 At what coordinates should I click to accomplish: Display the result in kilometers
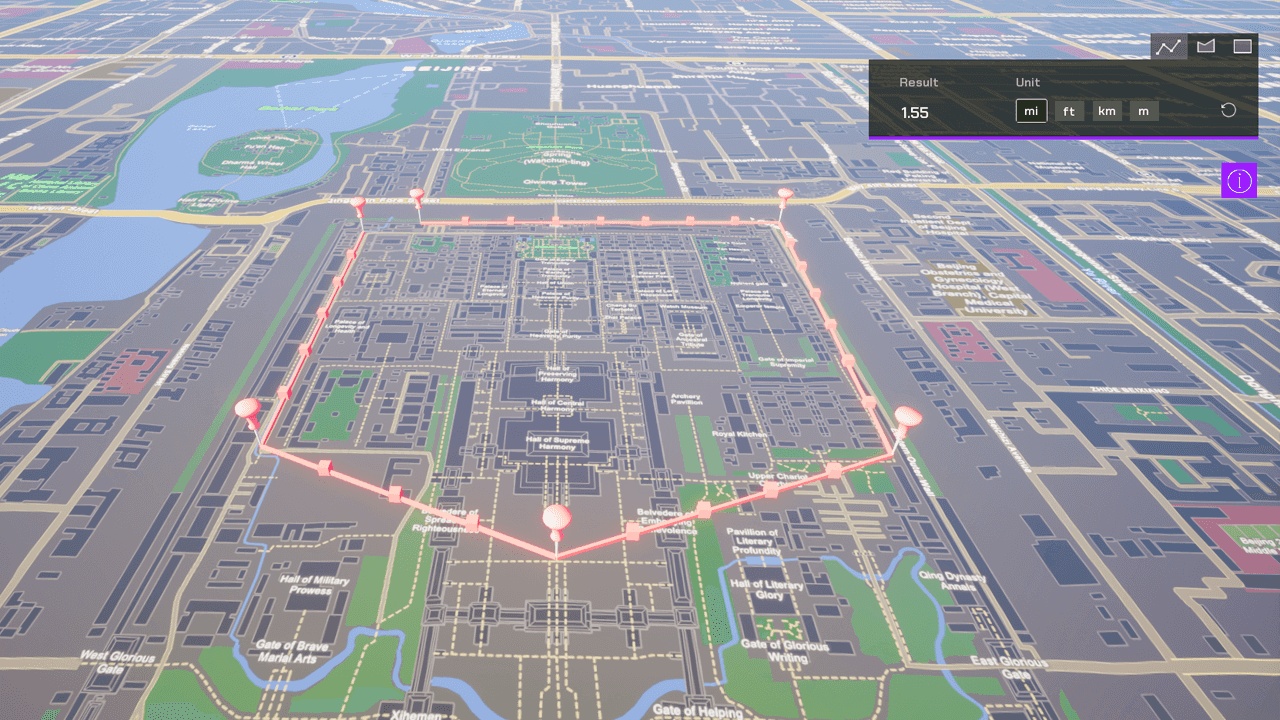(x=1106, y=111)
